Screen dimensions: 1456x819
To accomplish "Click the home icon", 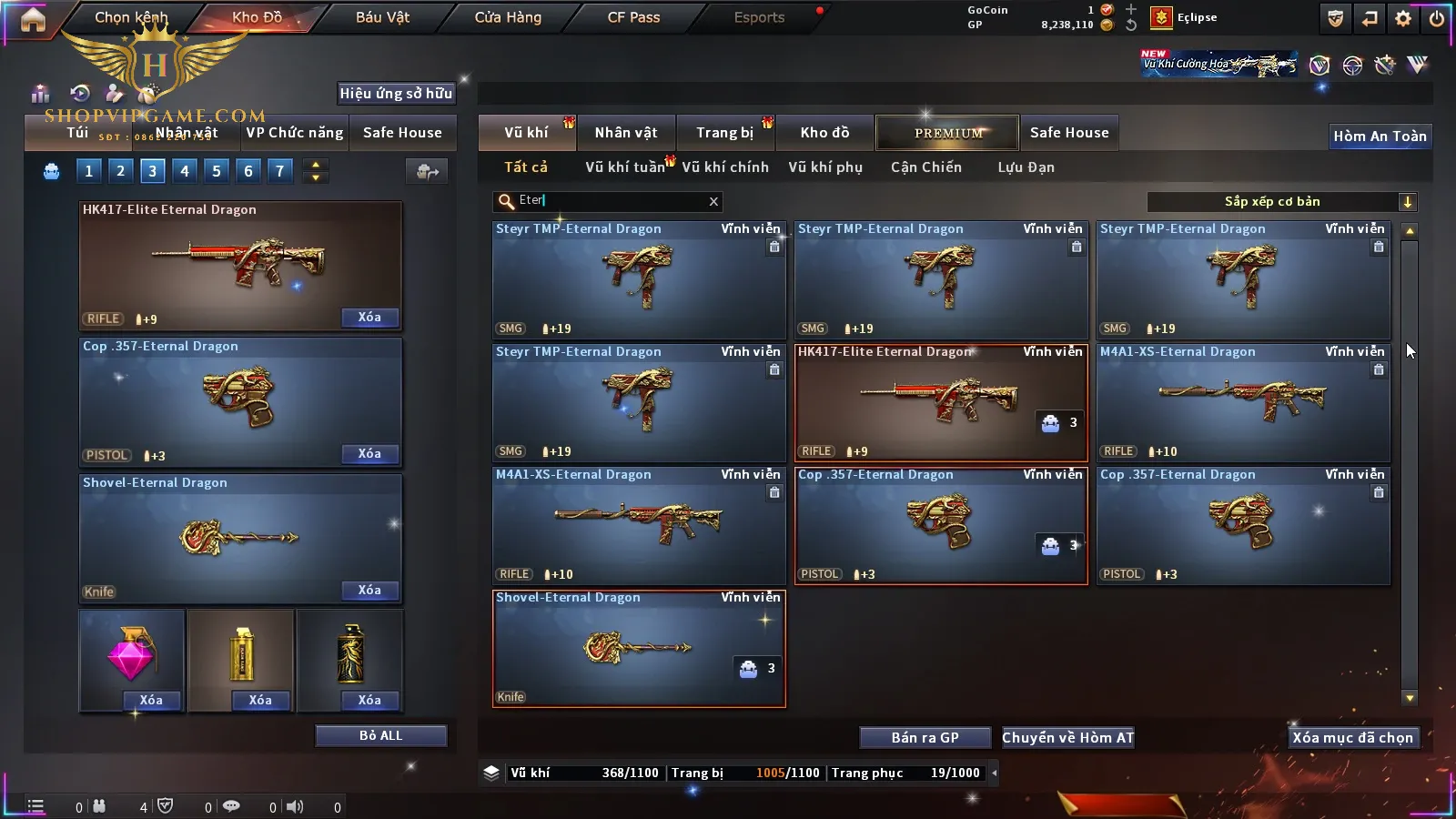I will tap(33, 19).
